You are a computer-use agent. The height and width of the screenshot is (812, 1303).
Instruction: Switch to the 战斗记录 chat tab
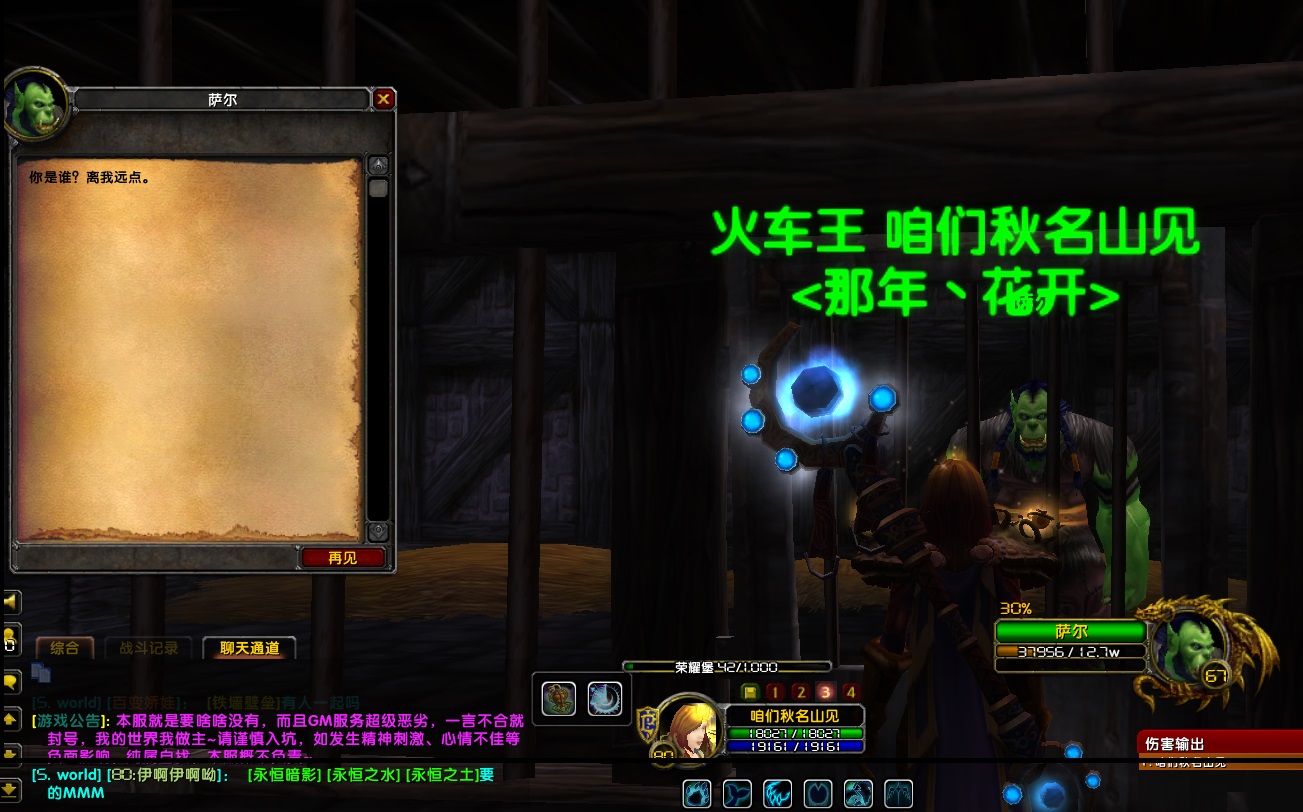click(150, 647)
